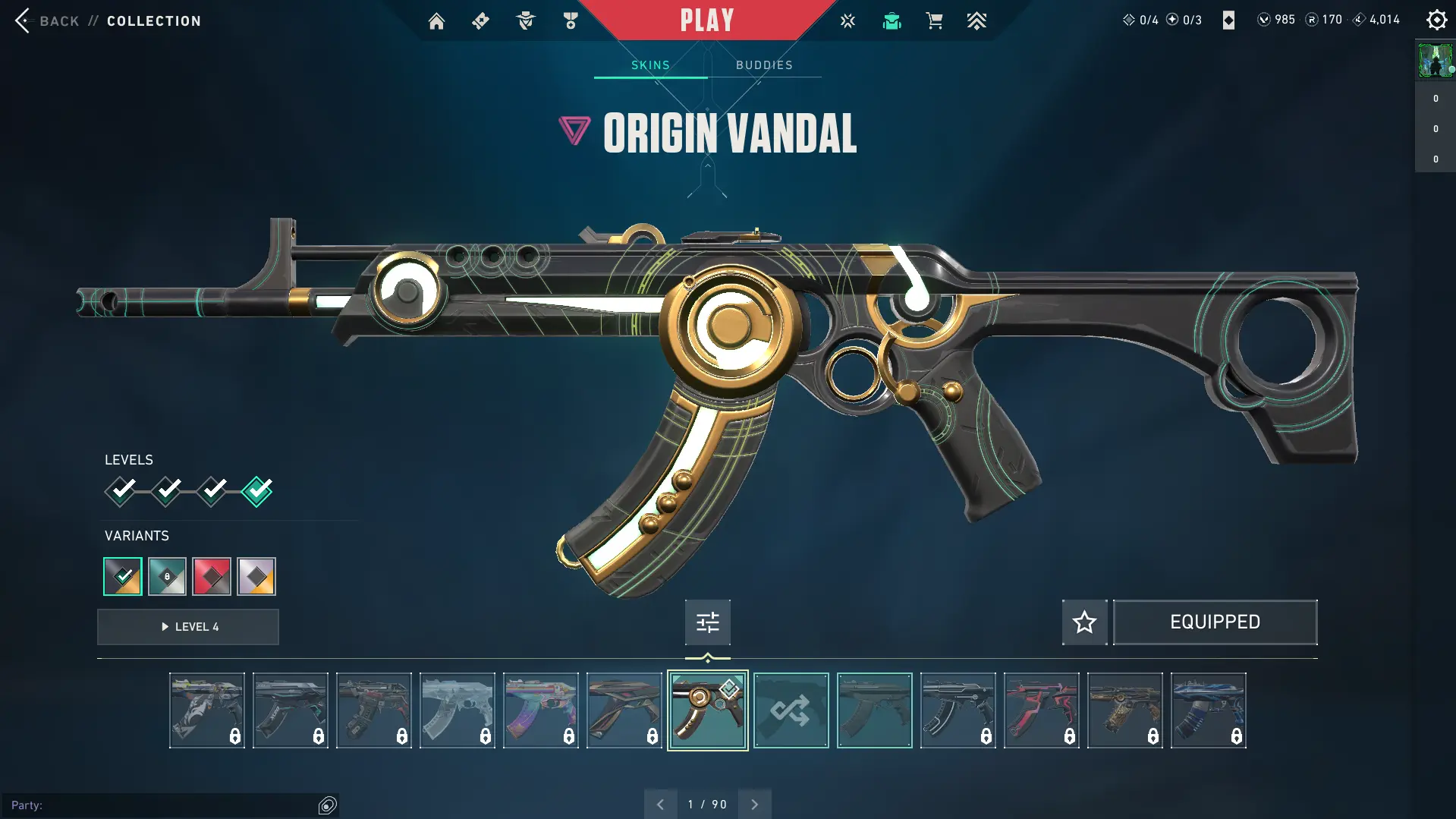Choose the locked teal variant
The image size is (1456, 819).
click(x=167, y=577)
